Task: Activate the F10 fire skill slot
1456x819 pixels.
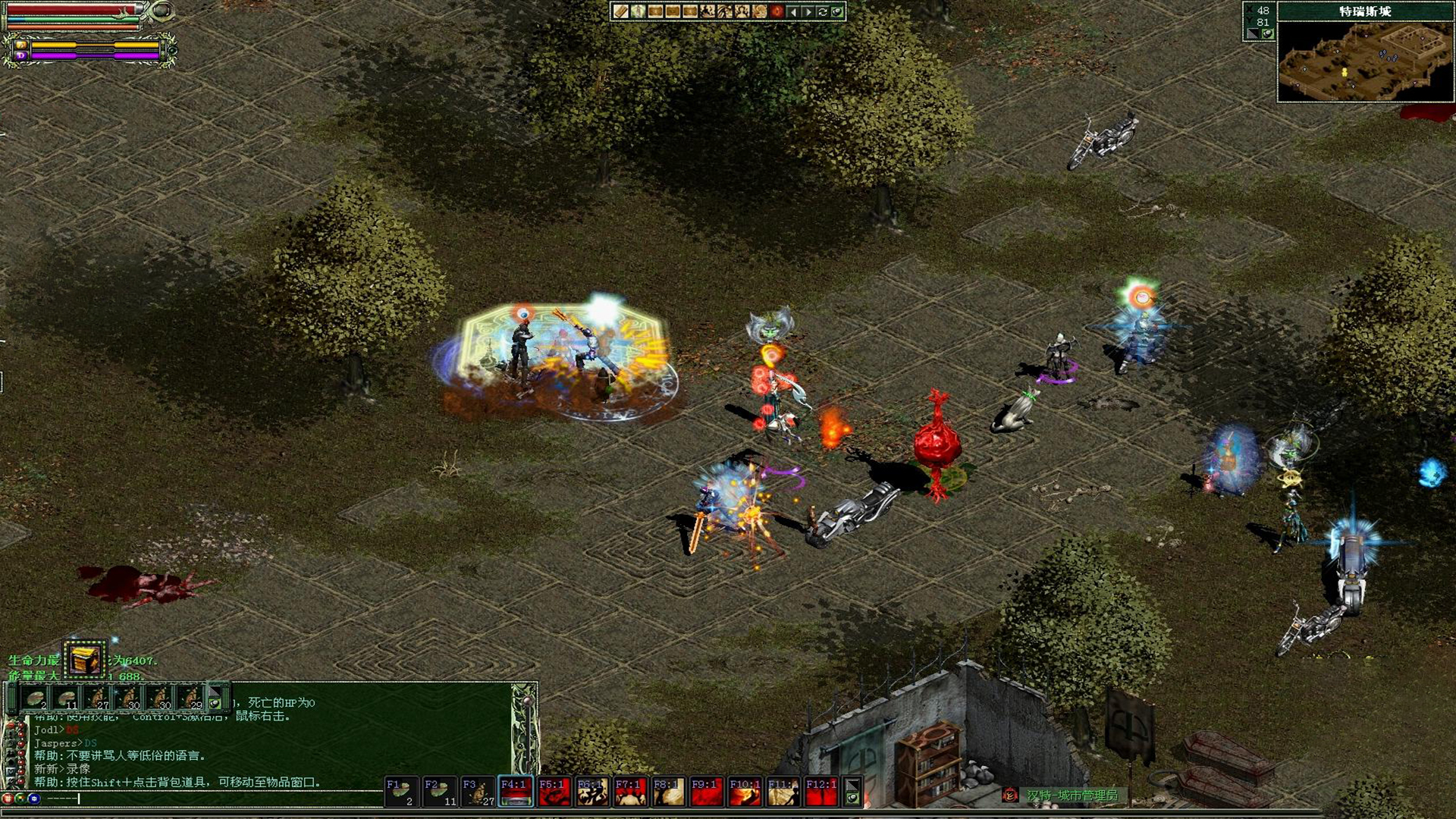Action: [745, 792]
